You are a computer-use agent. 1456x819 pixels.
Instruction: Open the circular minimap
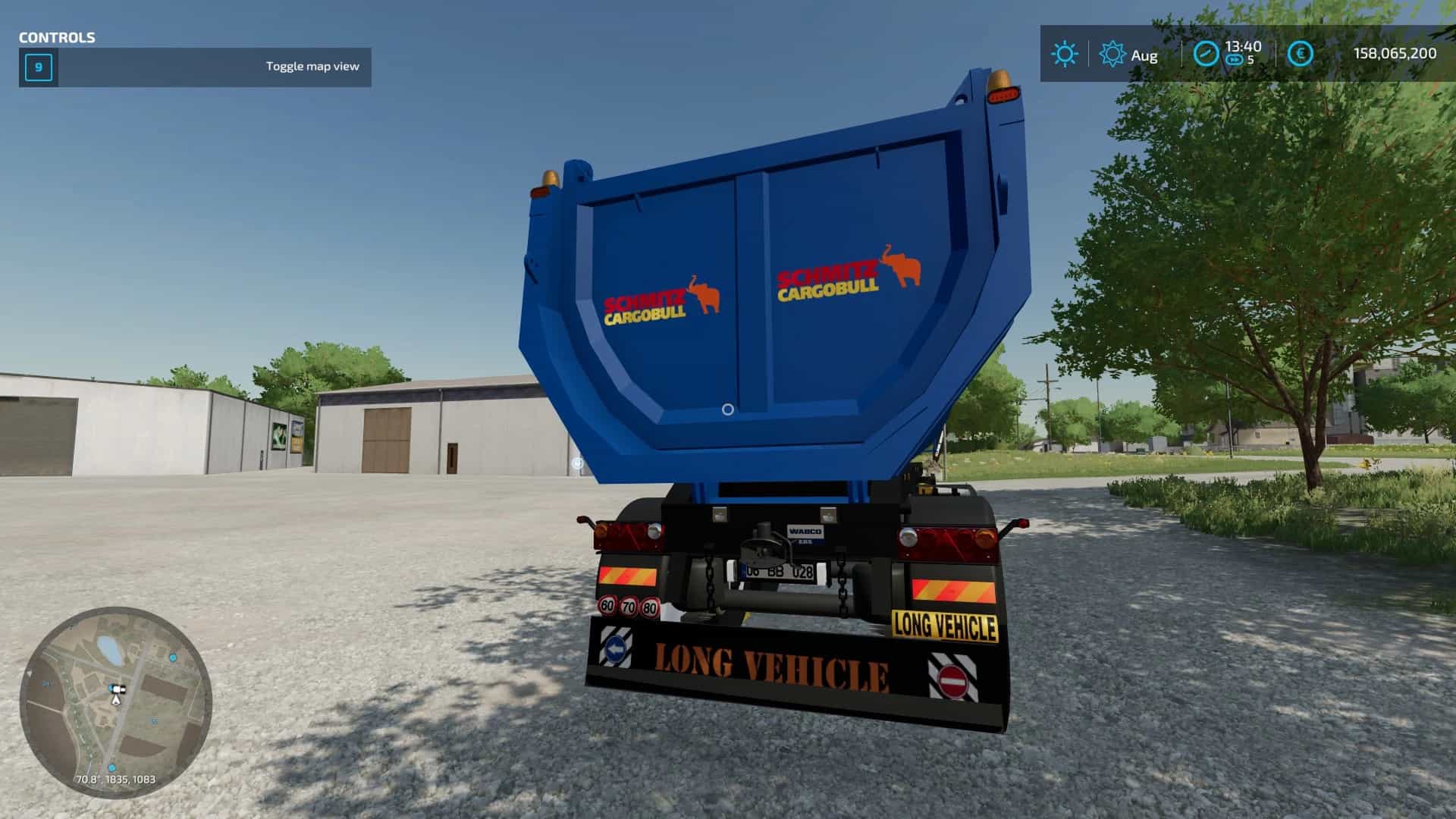pyautogui.click(x=115, y=703)
